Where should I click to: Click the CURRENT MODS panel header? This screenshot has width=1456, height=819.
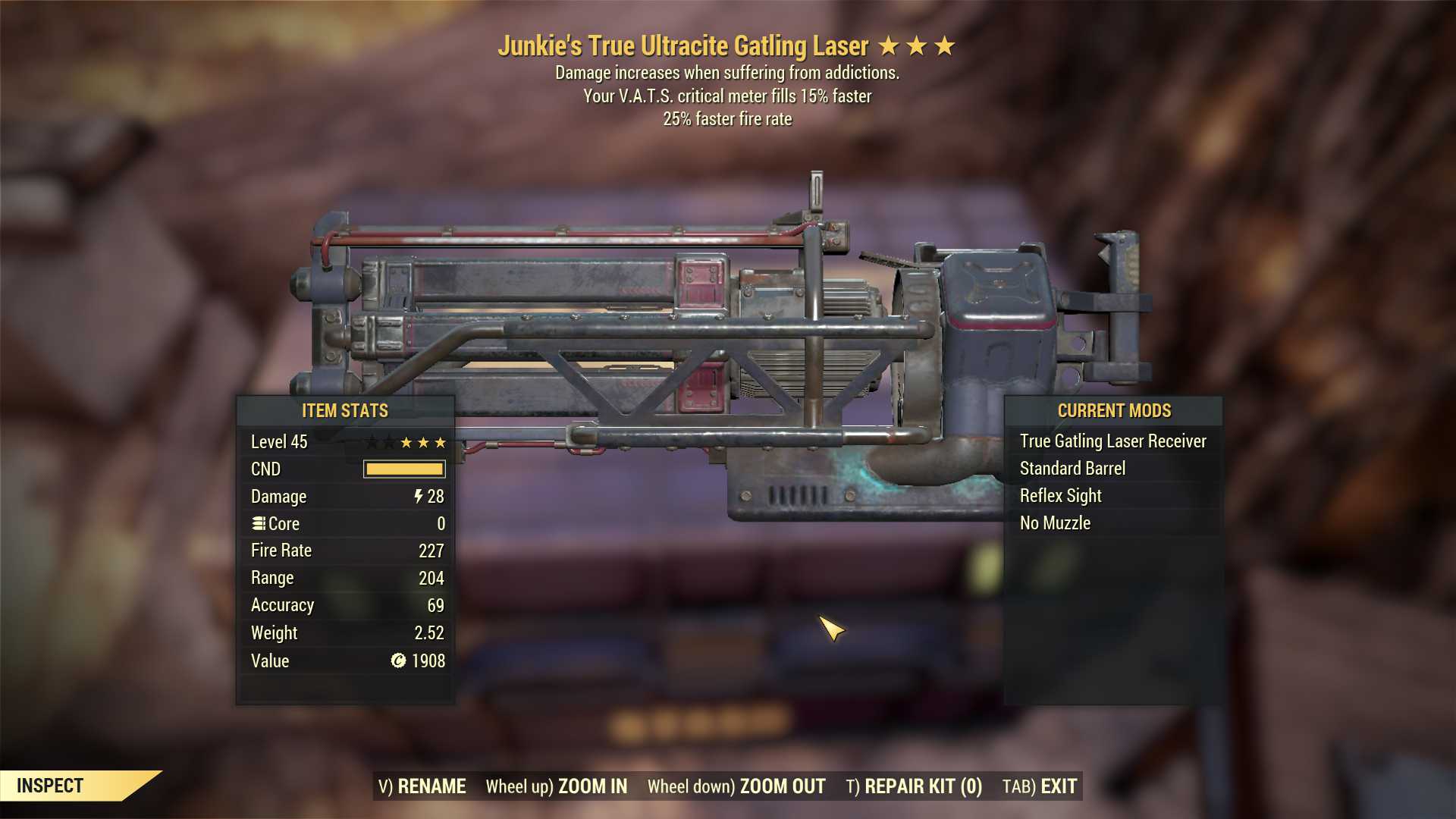coord(1114,411)
